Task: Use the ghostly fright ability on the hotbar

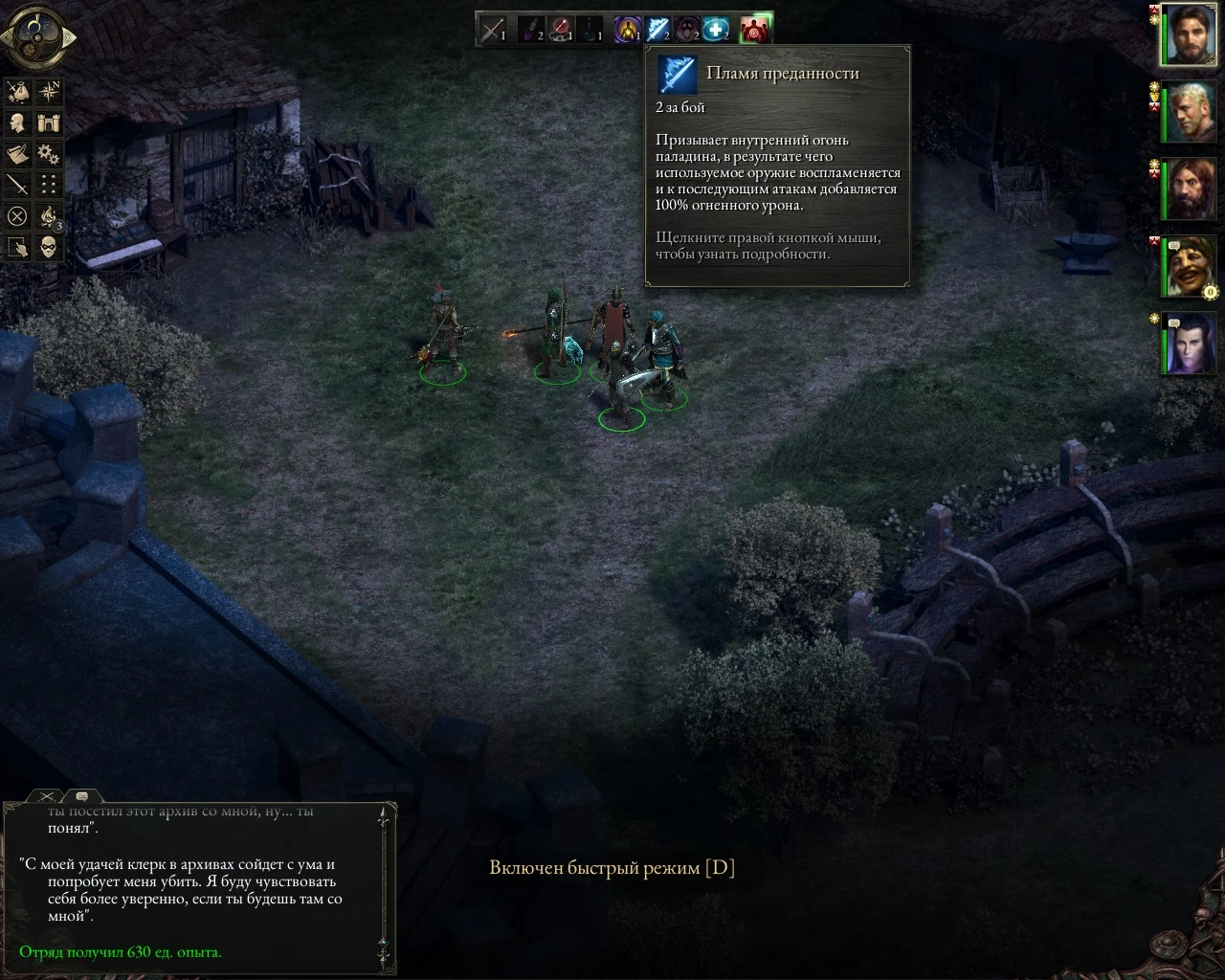Action: point(685,29)
